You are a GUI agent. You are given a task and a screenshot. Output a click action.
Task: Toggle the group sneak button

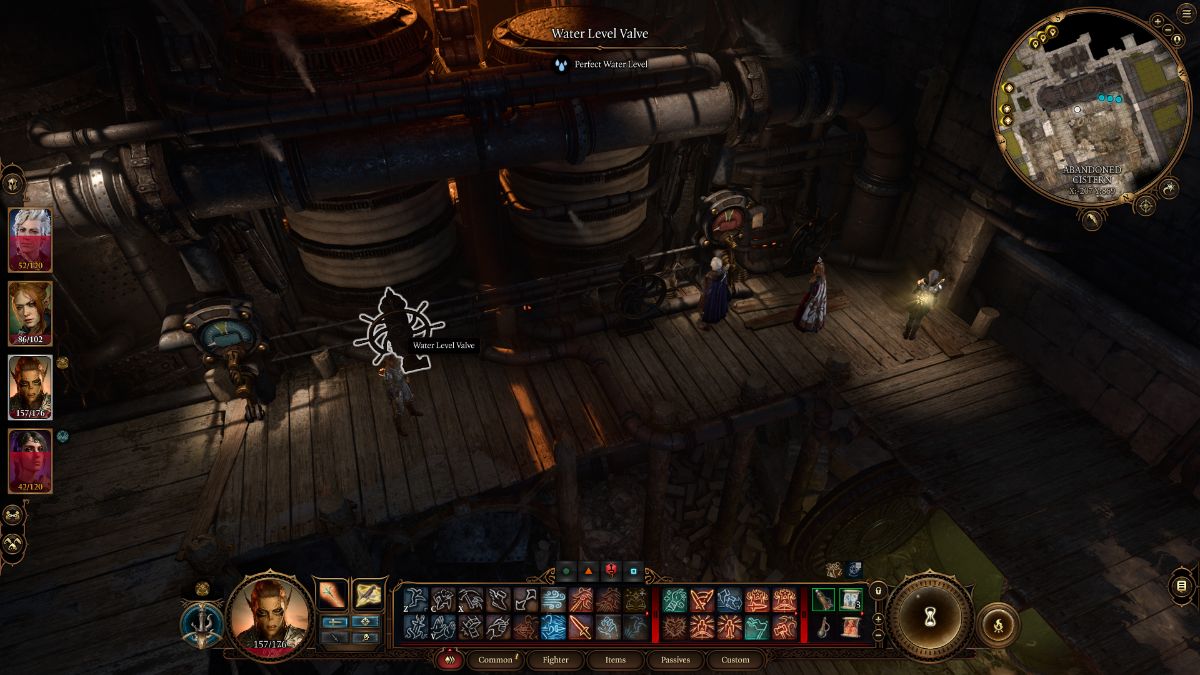coord(15,515)
